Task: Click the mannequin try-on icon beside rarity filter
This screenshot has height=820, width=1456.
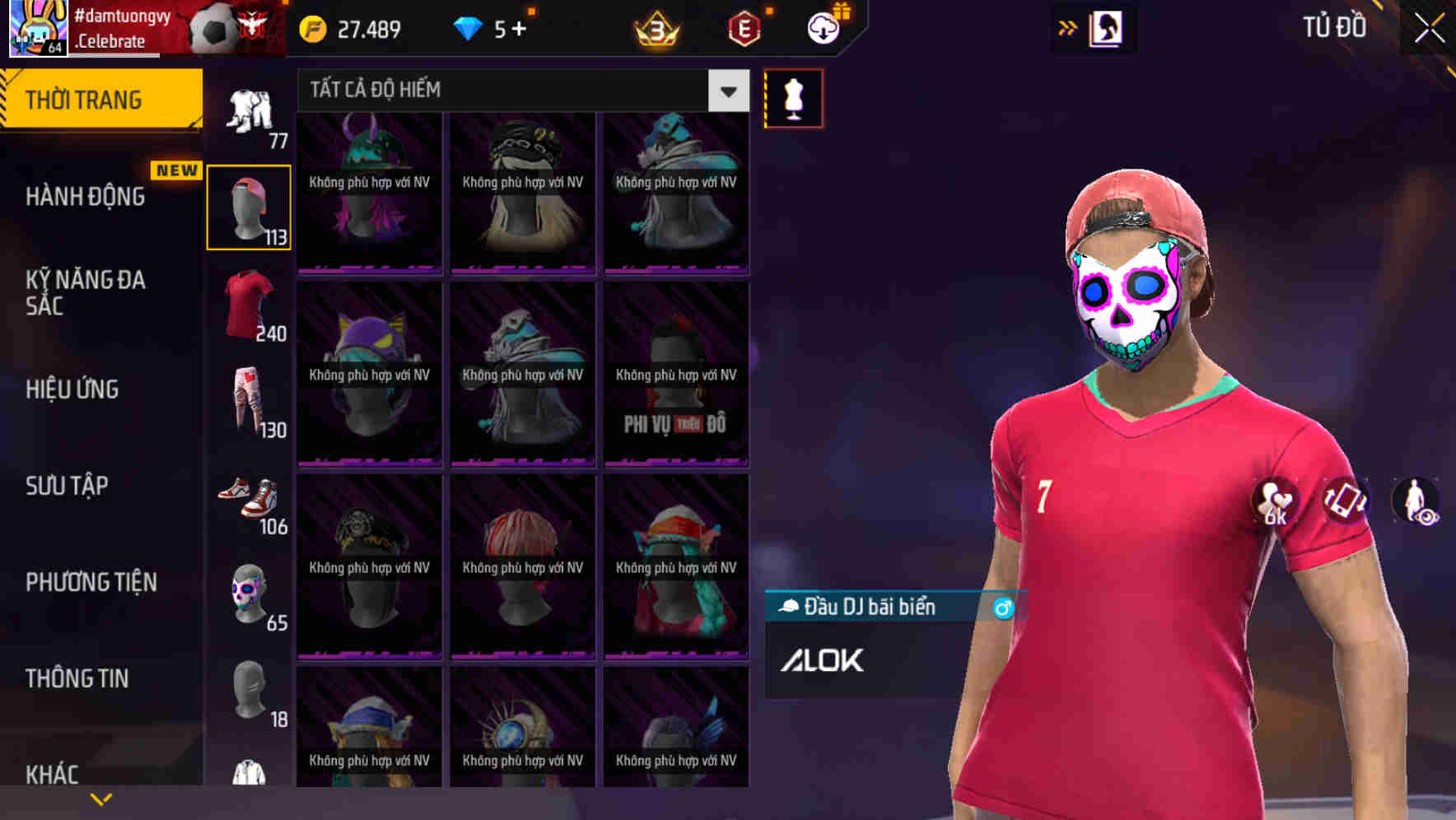Action: click(x=793, y=98)
